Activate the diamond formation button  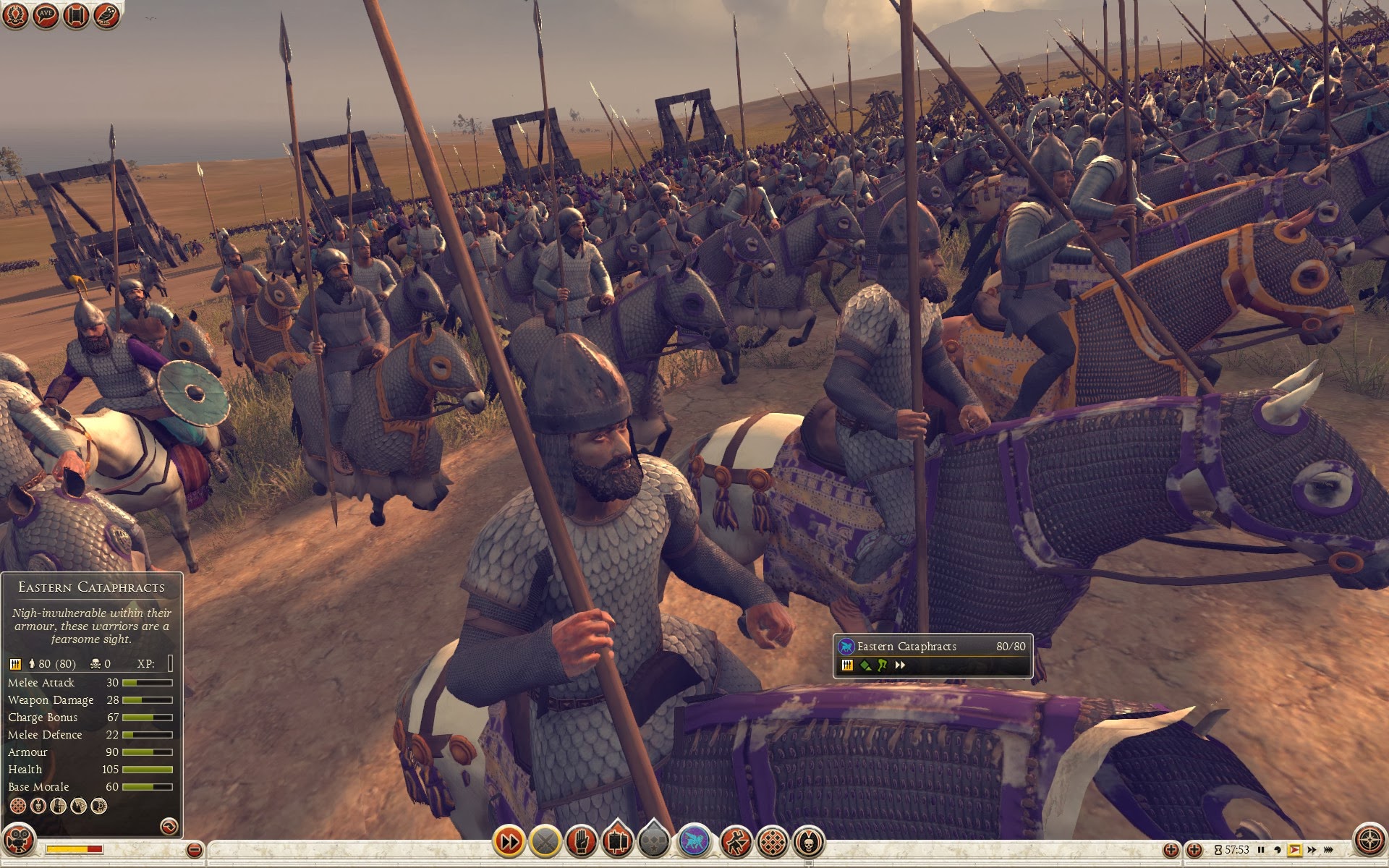pos(773,841)
